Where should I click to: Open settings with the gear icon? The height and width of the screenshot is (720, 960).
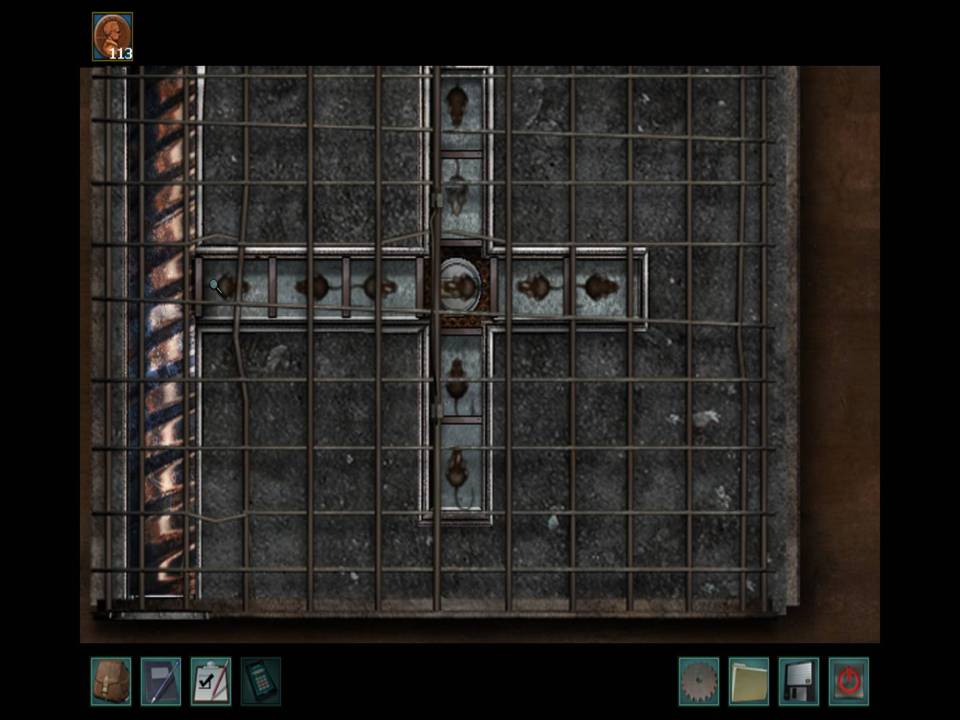[x=698, y=681]
